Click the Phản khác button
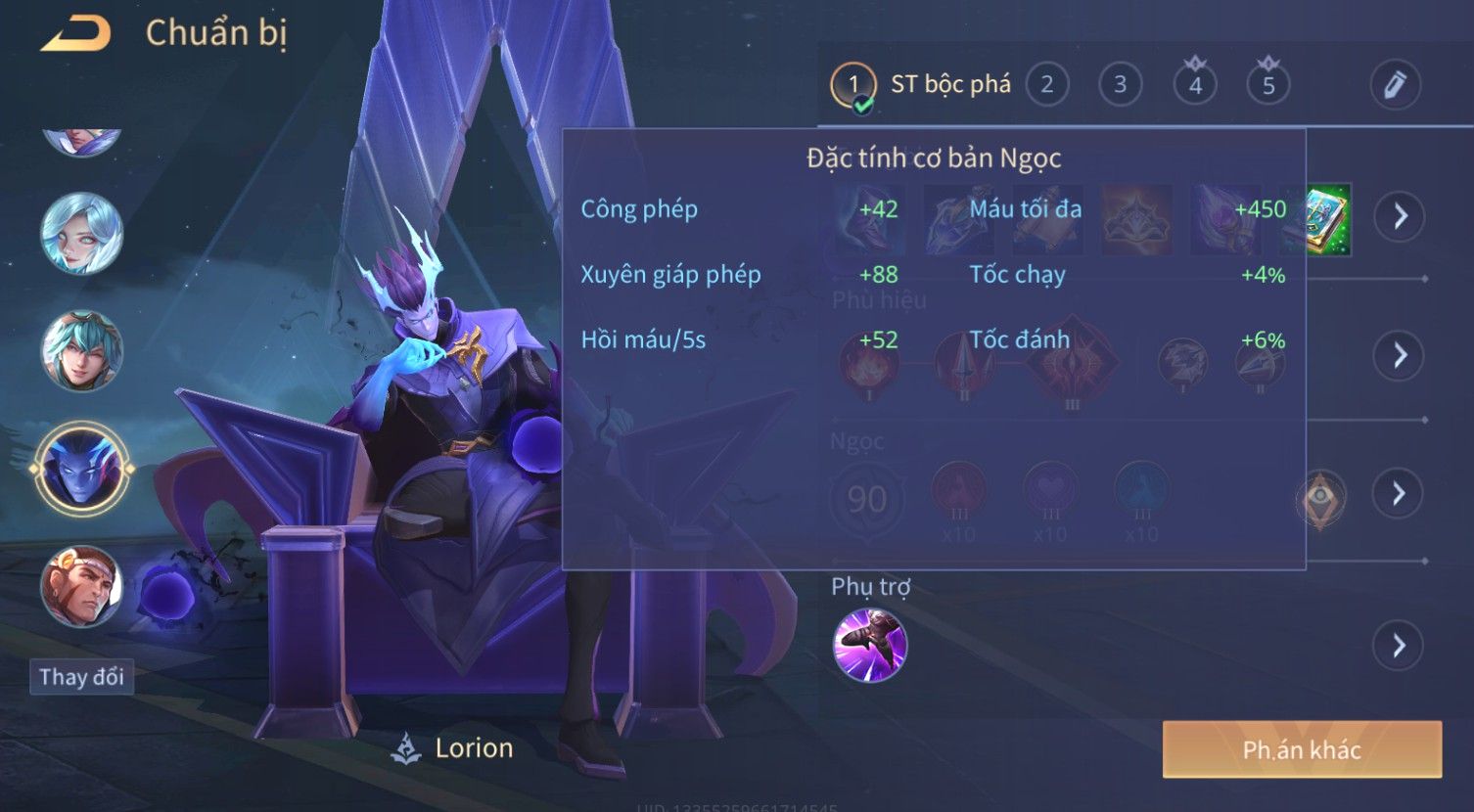The width and height of the screenshot is (1474, 812). [1302, 750]
